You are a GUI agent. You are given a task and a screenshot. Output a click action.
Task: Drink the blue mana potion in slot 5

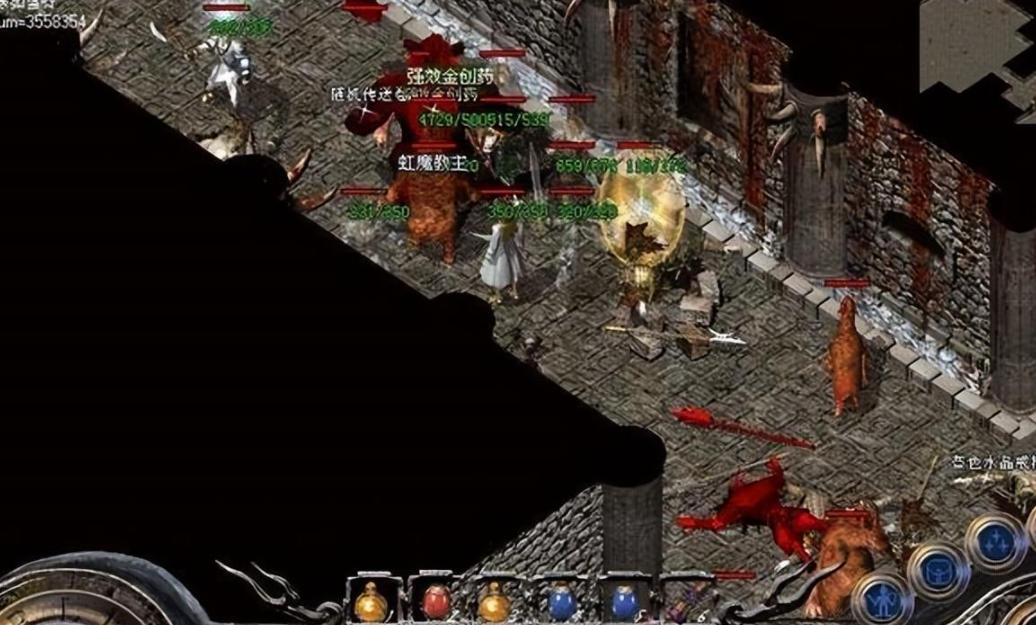click(x=625, y=603)
